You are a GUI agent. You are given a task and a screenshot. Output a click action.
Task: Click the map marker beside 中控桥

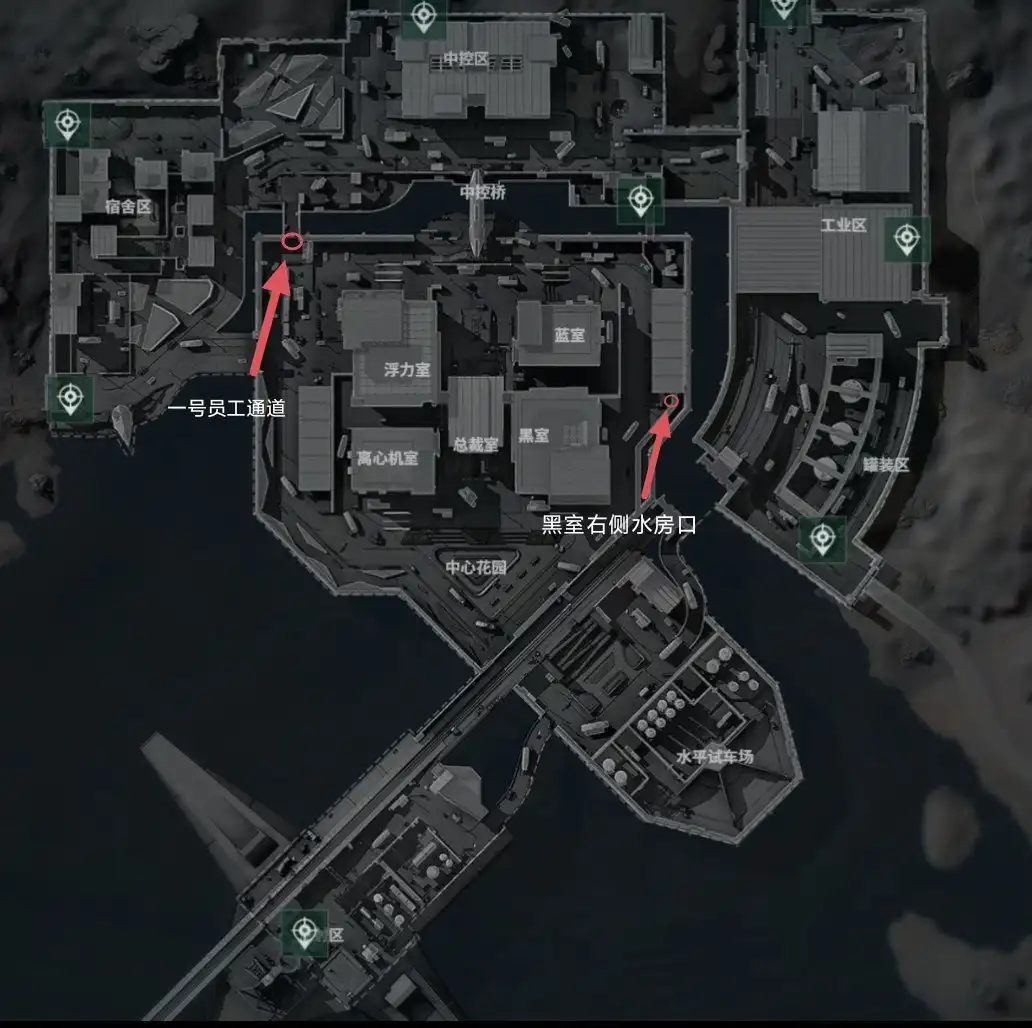tap(640, 200)
